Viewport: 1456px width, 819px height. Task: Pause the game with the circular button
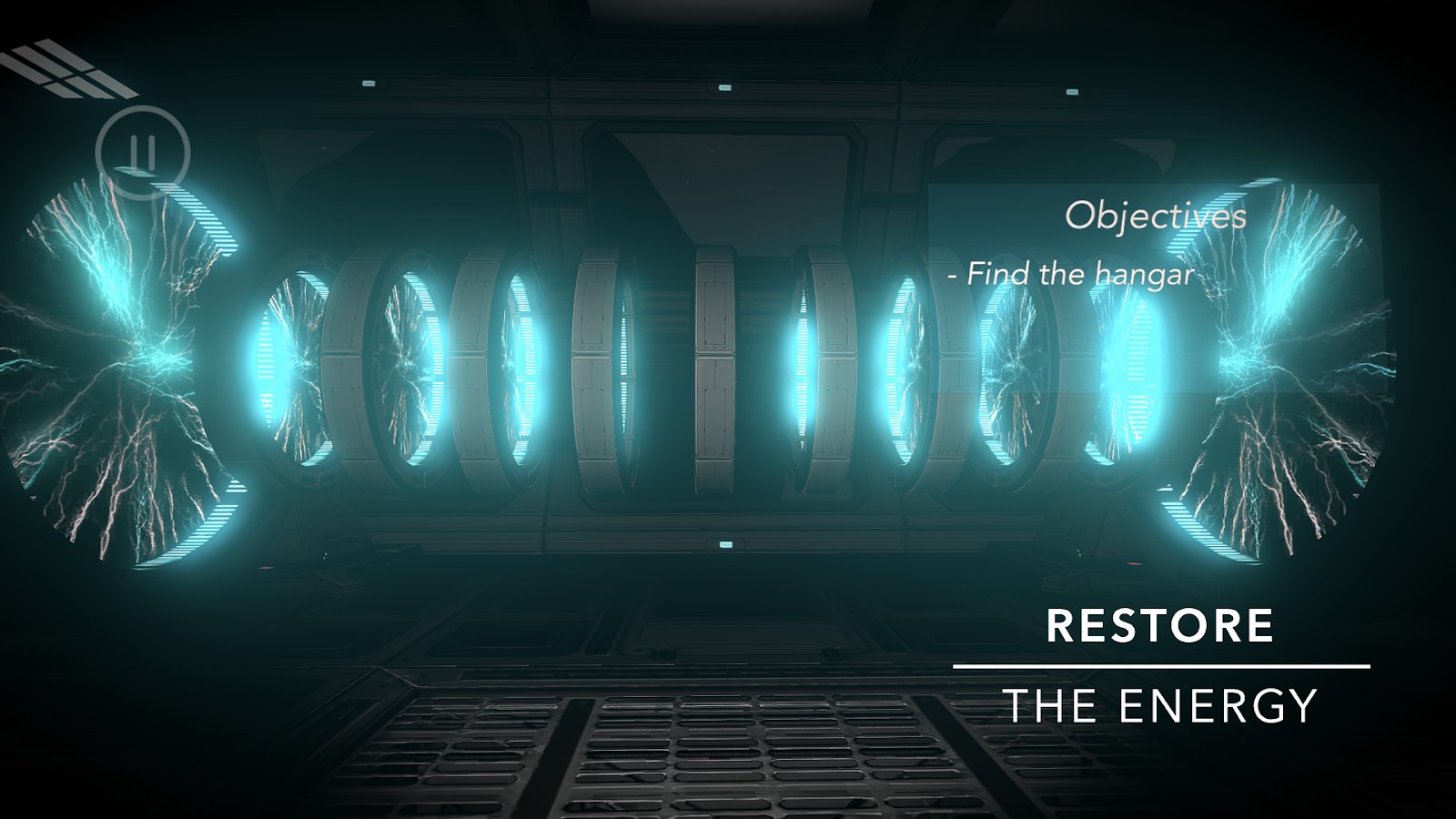[x=142, y=152]
